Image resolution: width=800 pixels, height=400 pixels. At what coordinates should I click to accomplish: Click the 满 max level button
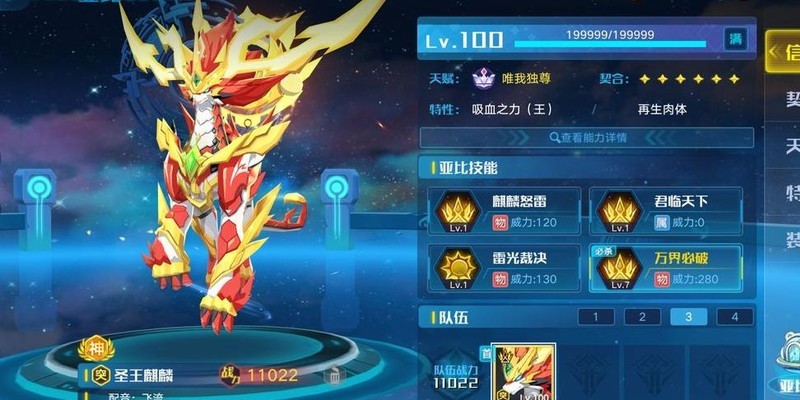[x=735, y=39]
